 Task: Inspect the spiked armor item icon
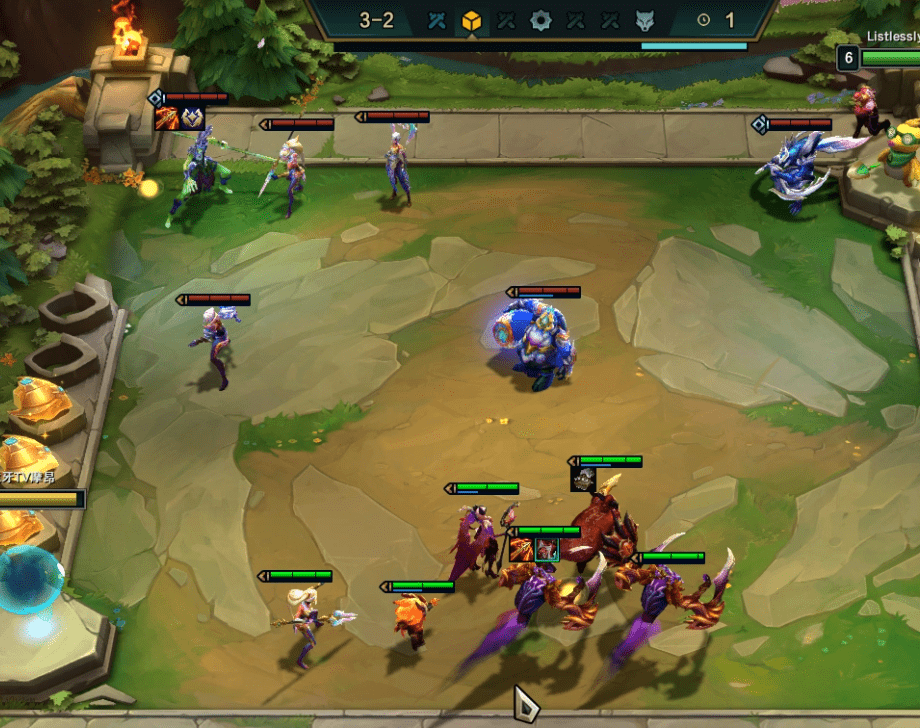coord(584,480)
